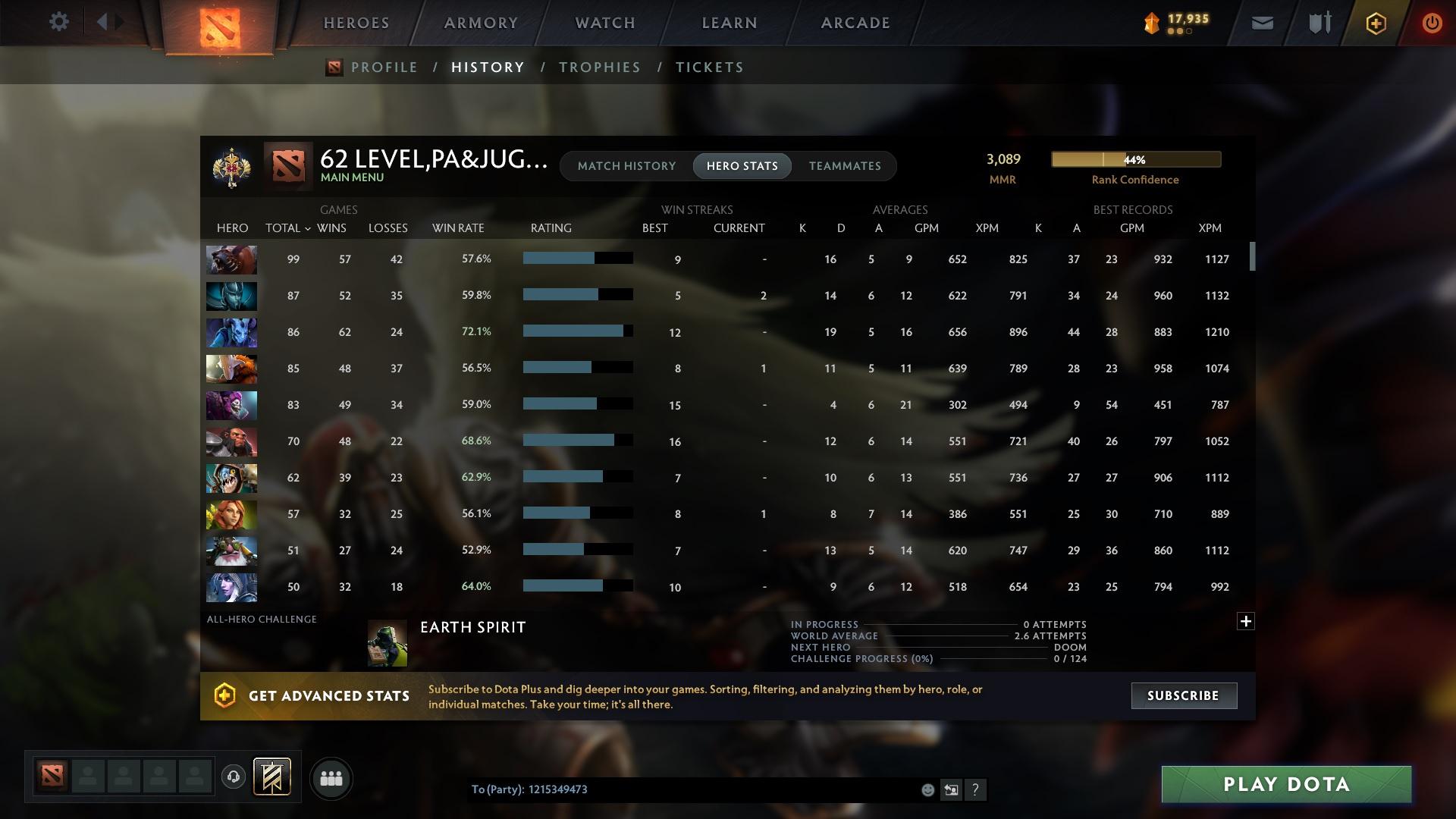Click the voice chat headset icon
Screen dimensions: 1456x819
[x=234, y=777]
